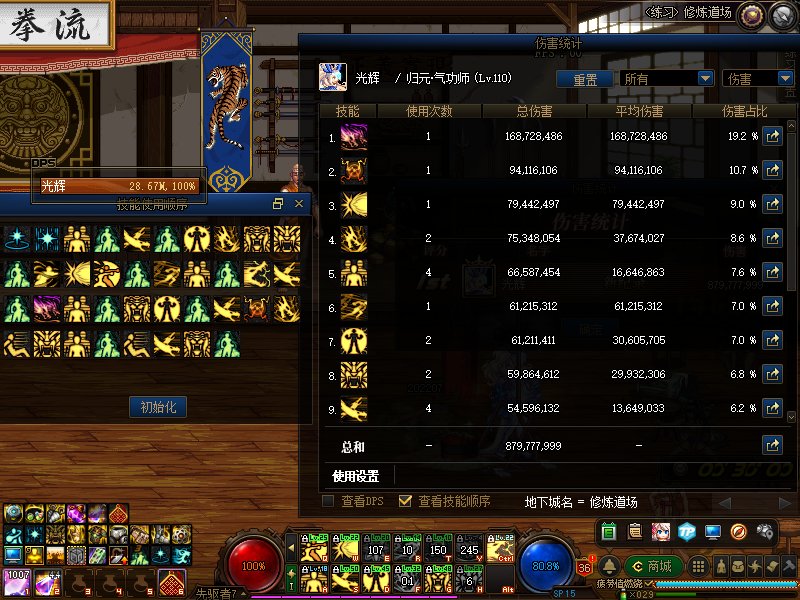The height and width of the screenshot is (600, 800).
Task: Open the 使用设置 tab
Action: point(357,476)
